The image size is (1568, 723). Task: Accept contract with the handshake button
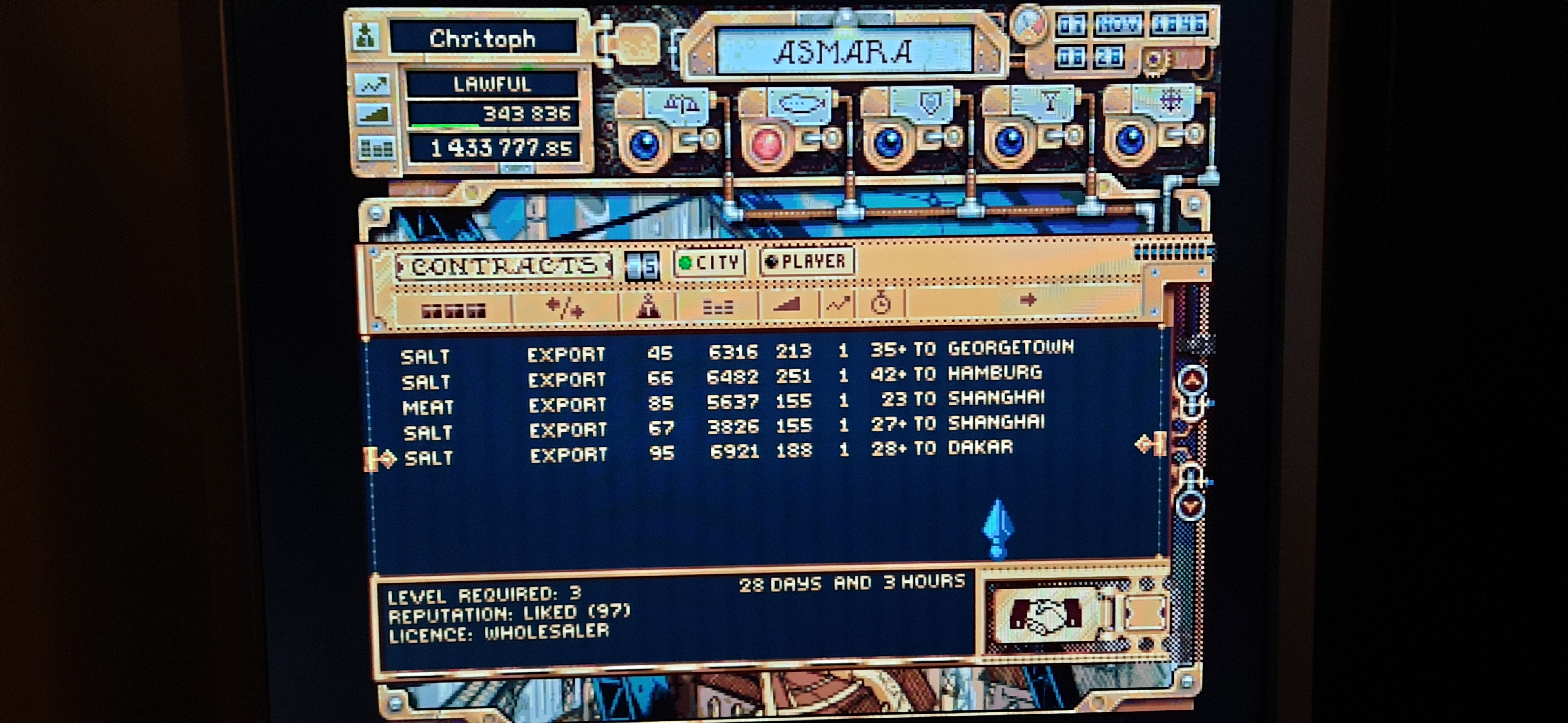[1045, 615]
